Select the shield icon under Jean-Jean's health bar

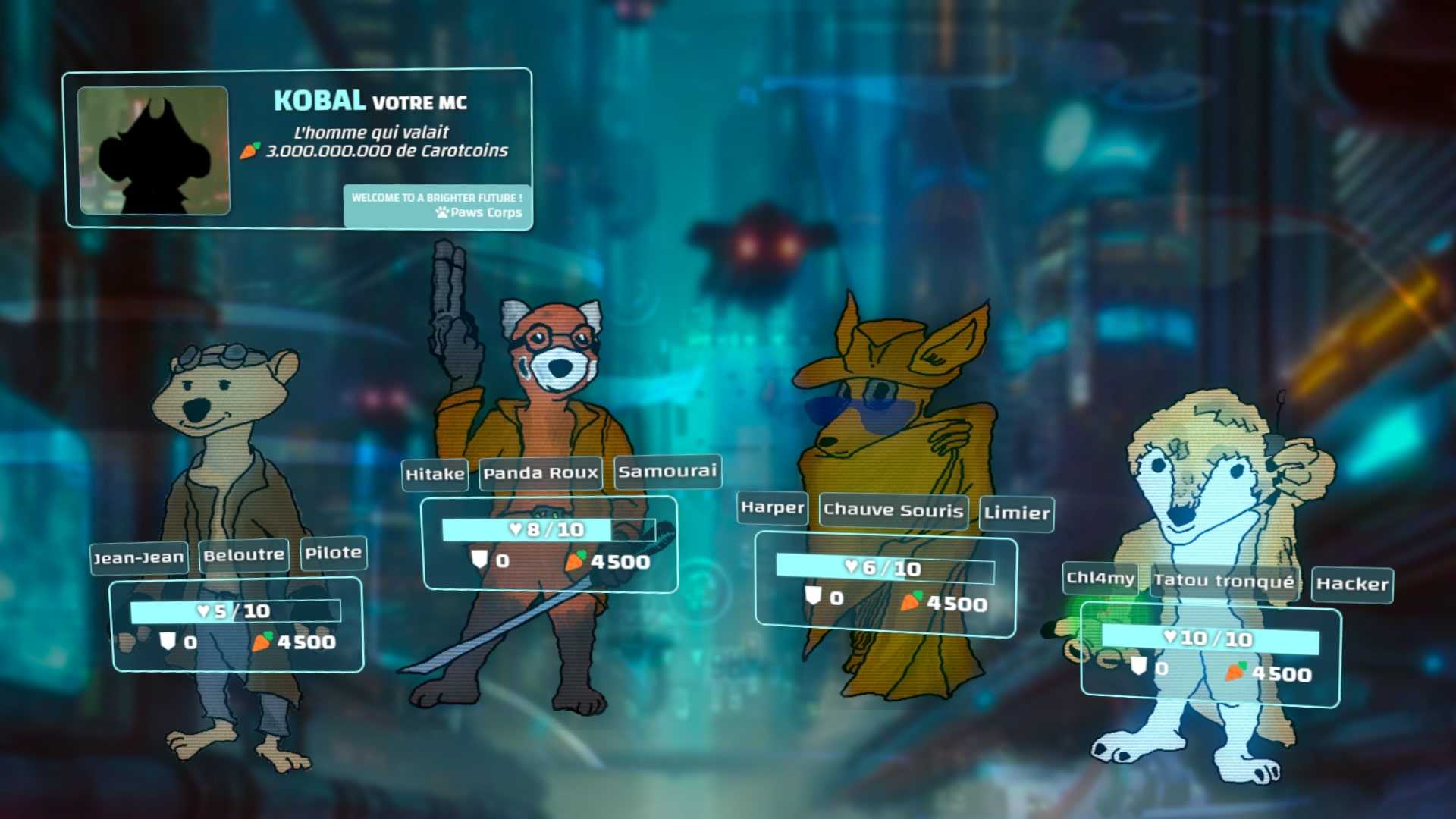coord(168,642)
